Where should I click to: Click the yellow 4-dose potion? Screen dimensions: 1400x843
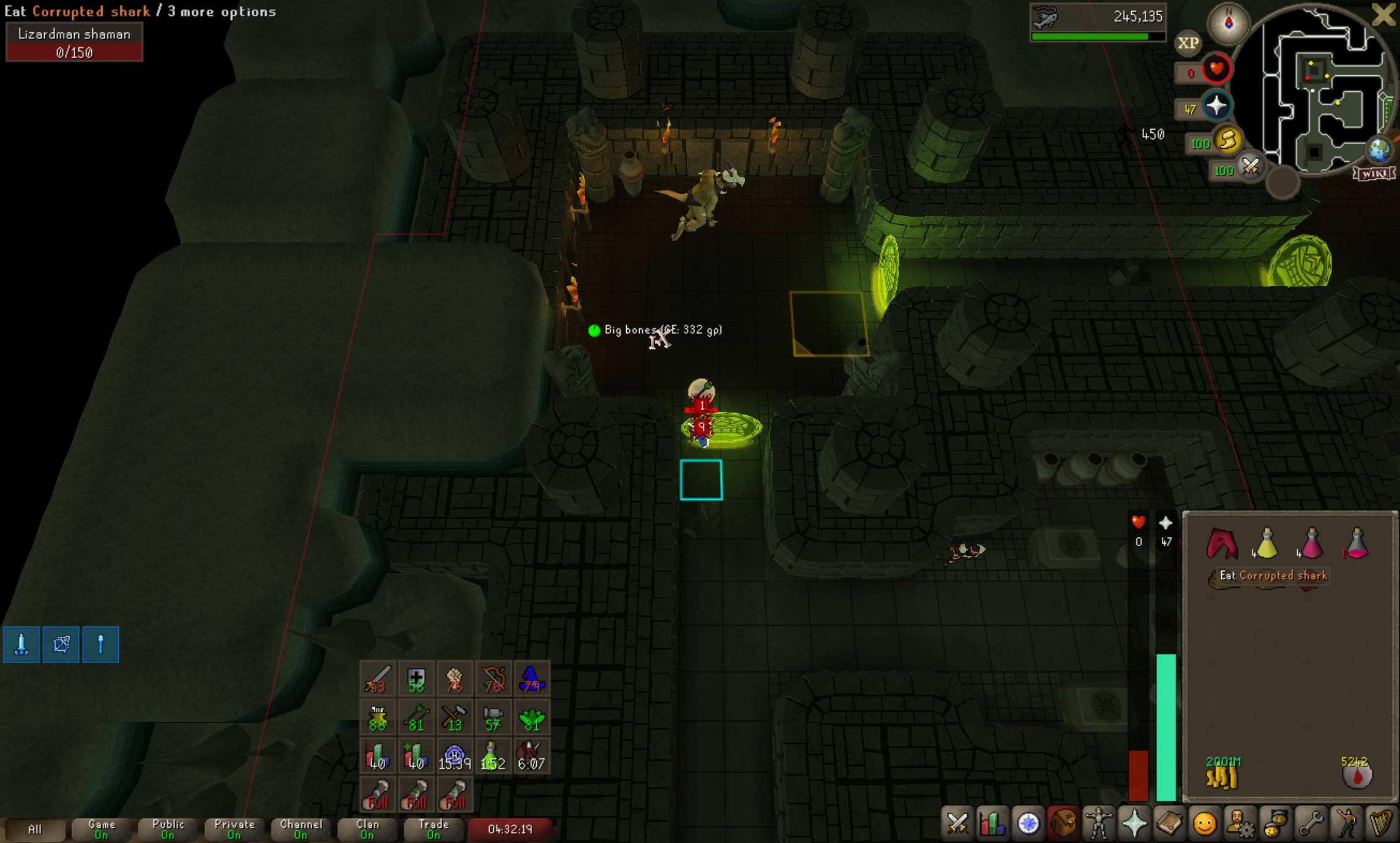coord(1266,544)
